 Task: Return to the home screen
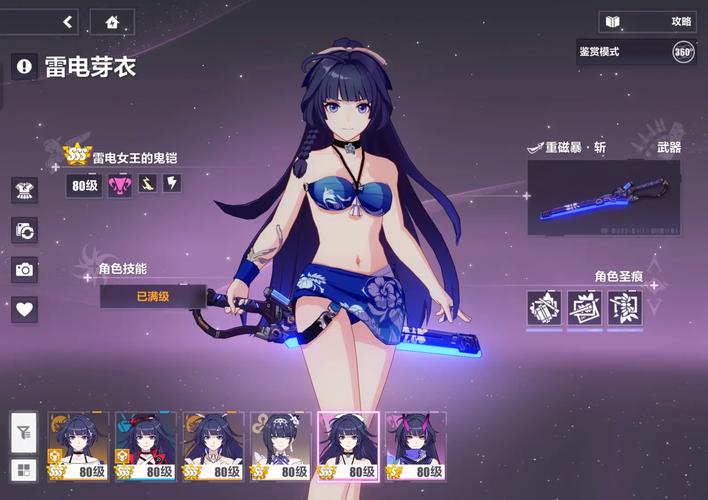(112, 21)
